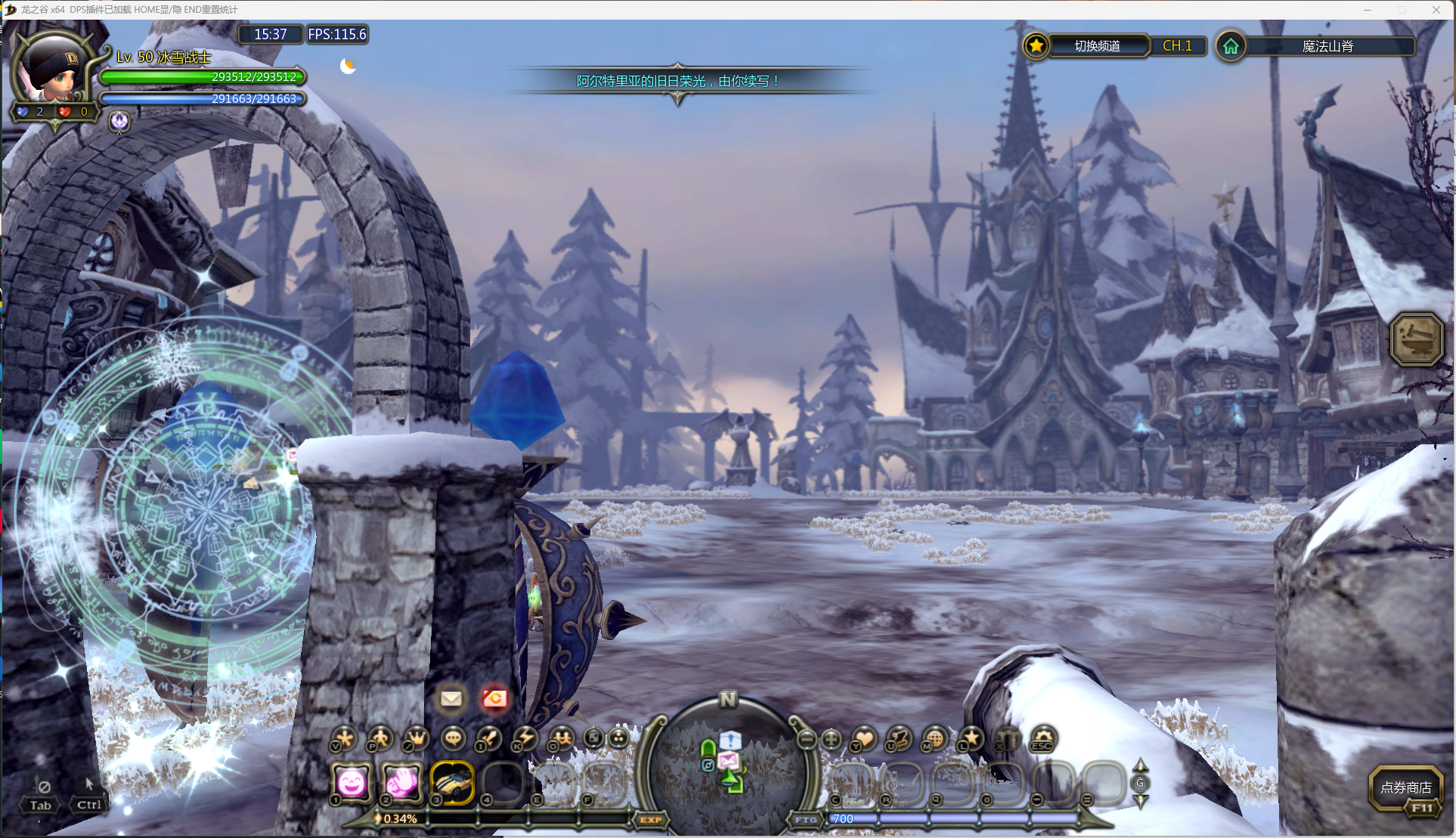Open the 切换频道 channel switch button
The image size is (1456, 838).
(x=1097, y=46)
